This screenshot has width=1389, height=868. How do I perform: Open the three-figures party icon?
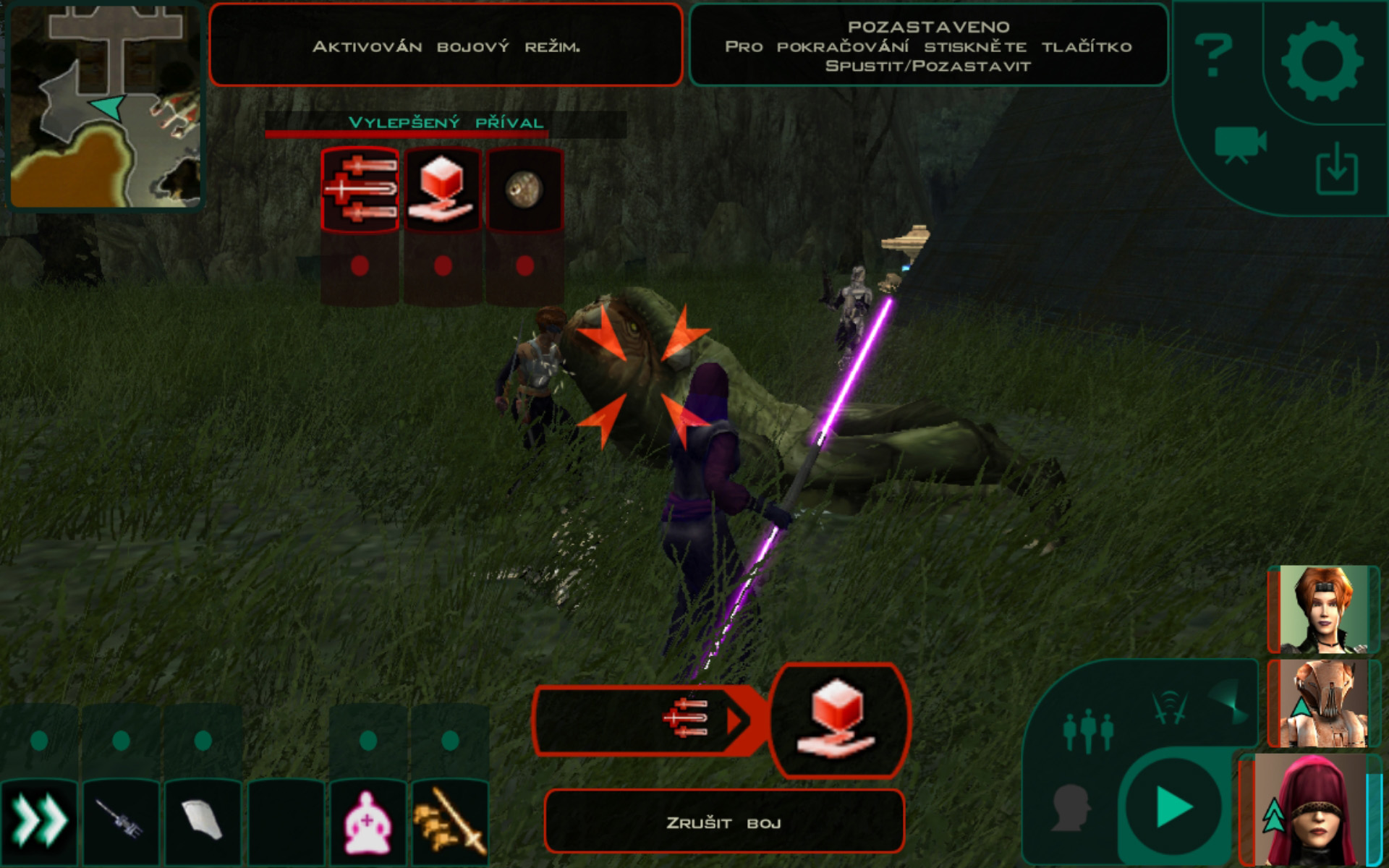[x=1087, y=731]
